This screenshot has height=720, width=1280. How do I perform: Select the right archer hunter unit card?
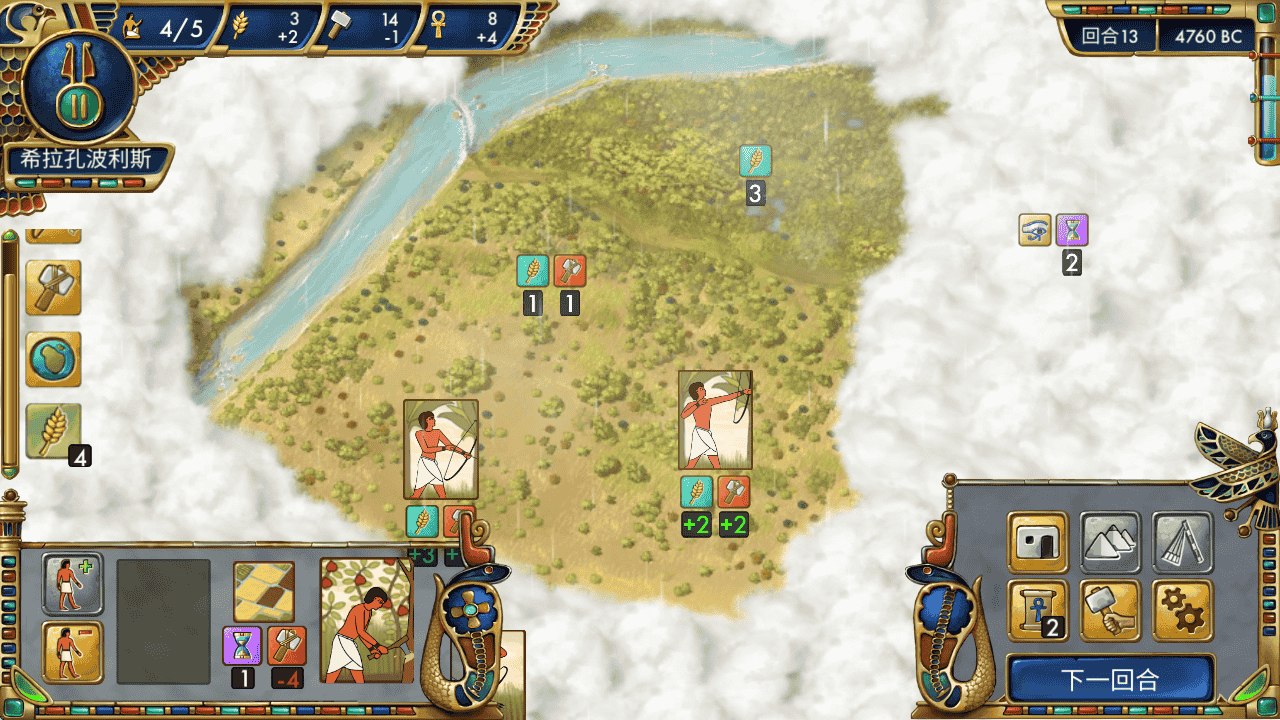pyautogui.click(x=714, y=420)
